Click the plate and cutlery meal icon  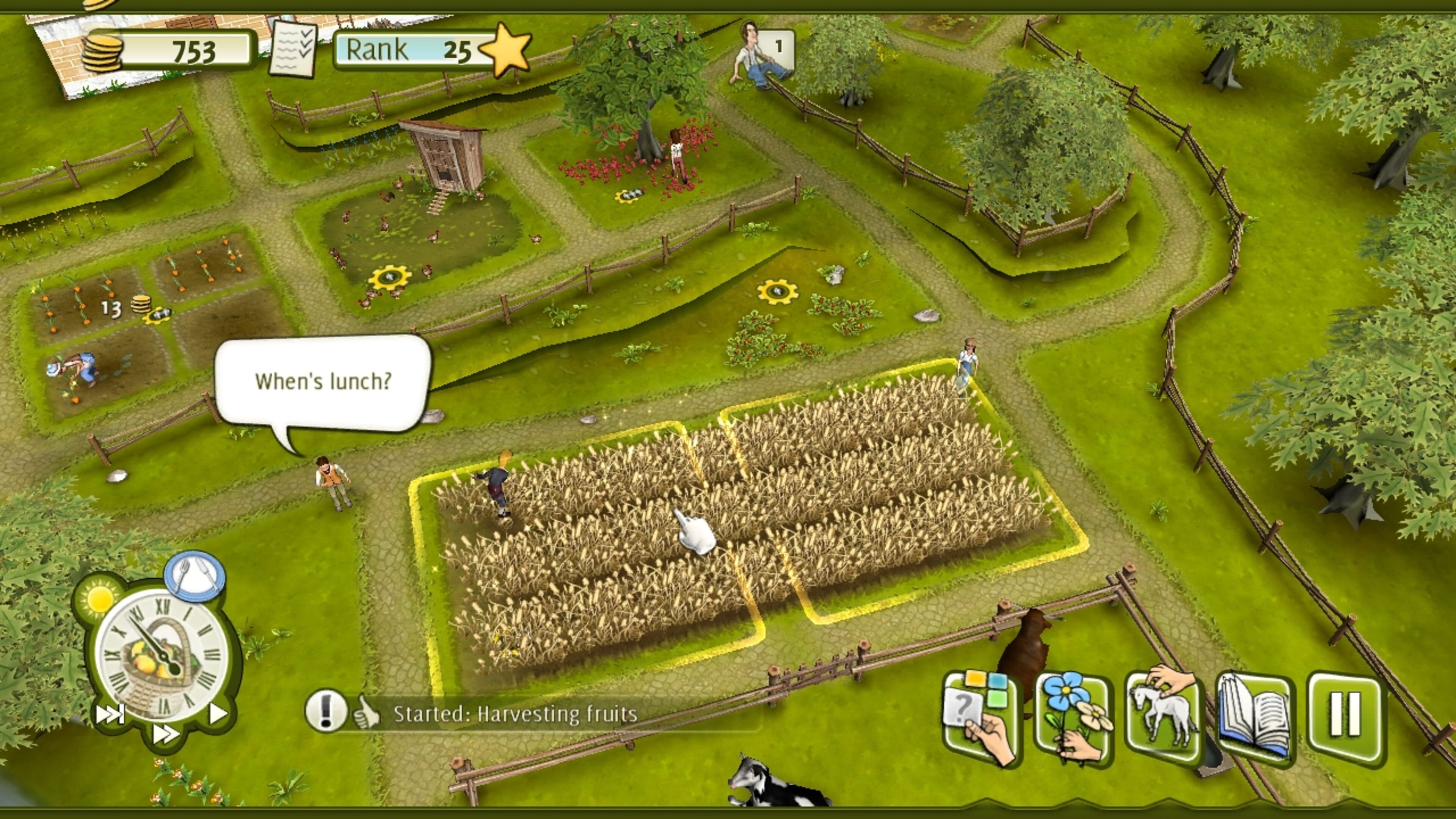tap(195, 576)
